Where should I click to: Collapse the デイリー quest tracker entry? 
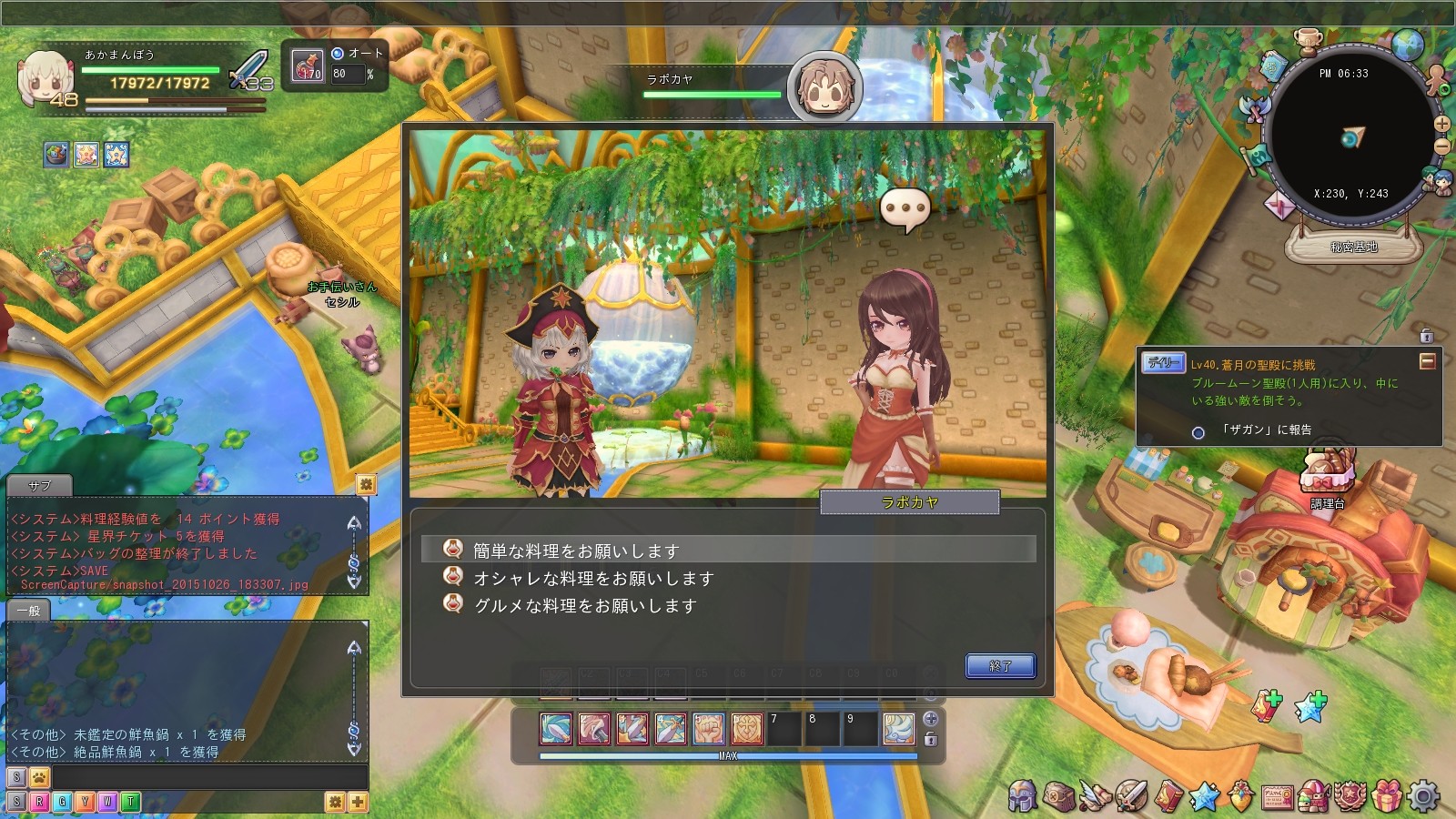1427,362
